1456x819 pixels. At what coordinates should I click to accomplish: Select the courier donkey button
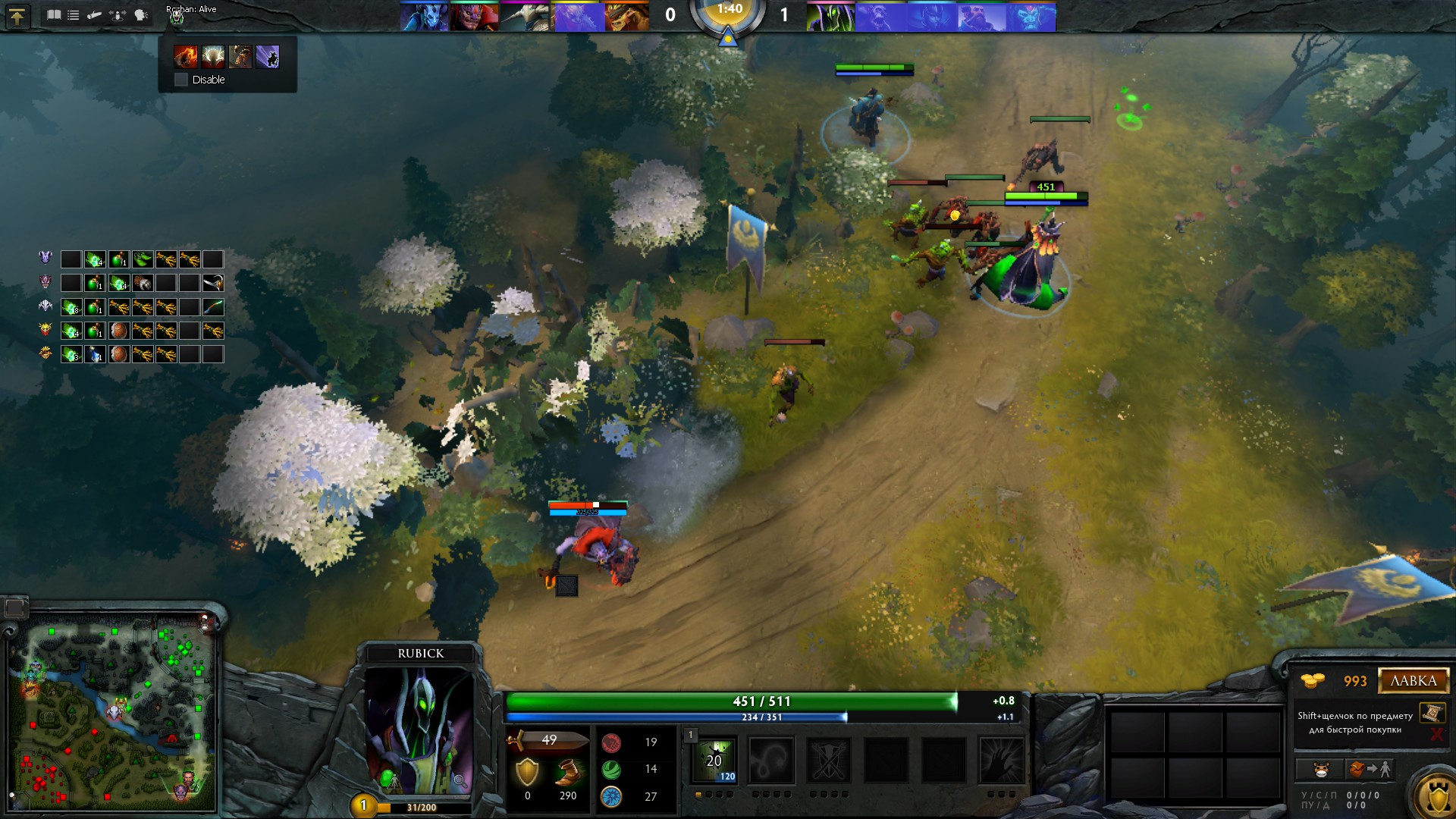point(1321,769)
